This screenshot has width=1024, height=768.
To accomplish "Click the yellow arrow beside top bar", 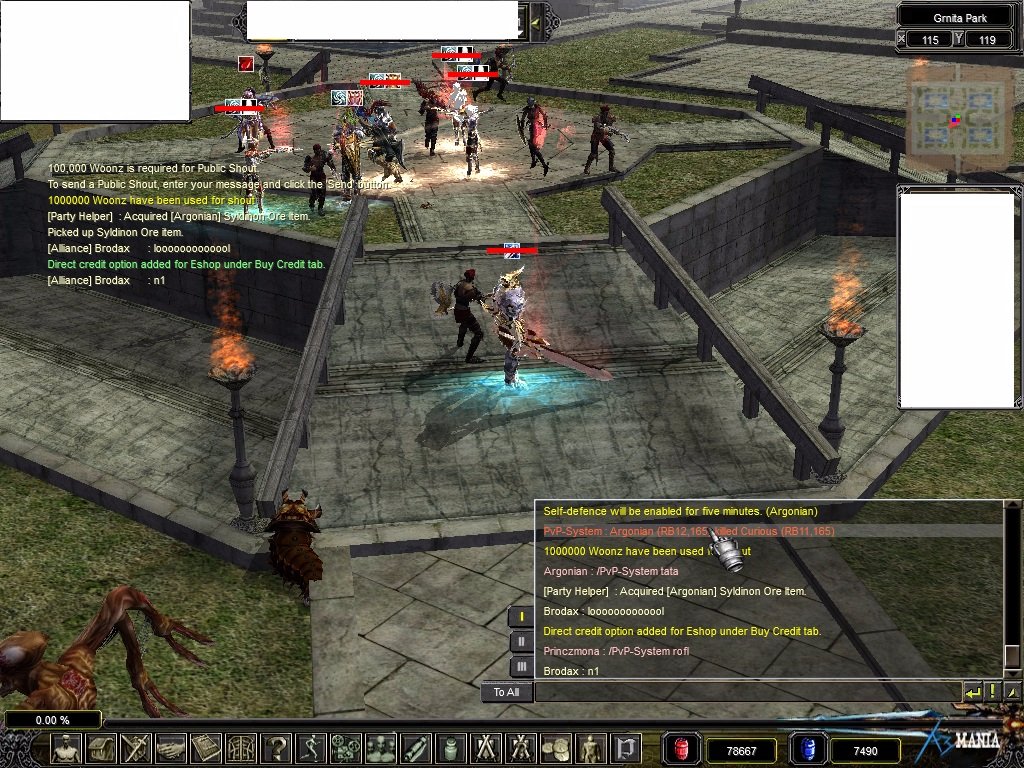I will pyautogui.click(x=536, y=21).
